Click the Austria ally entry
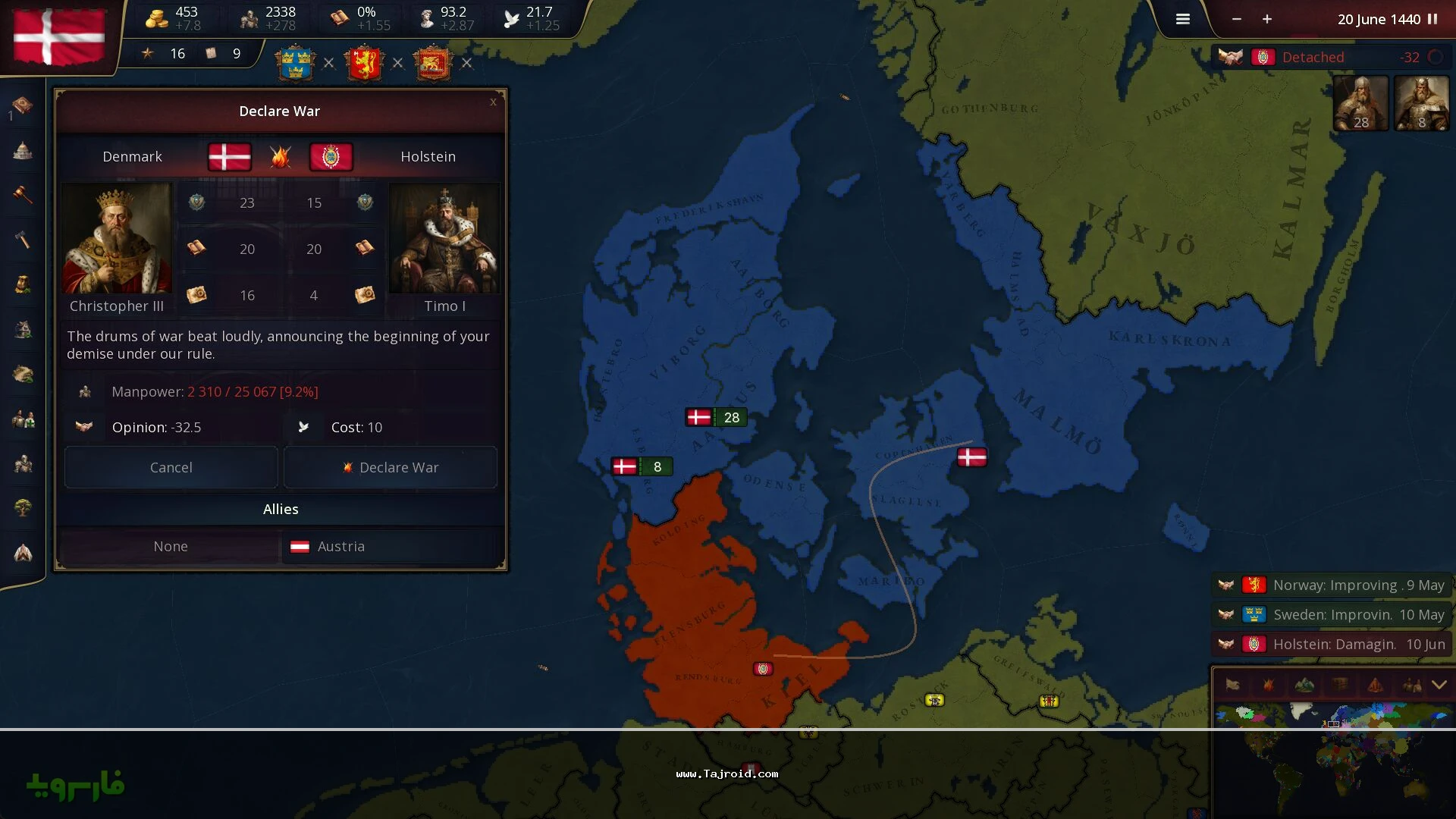1456x819 pixels. [x=340, y=546]
